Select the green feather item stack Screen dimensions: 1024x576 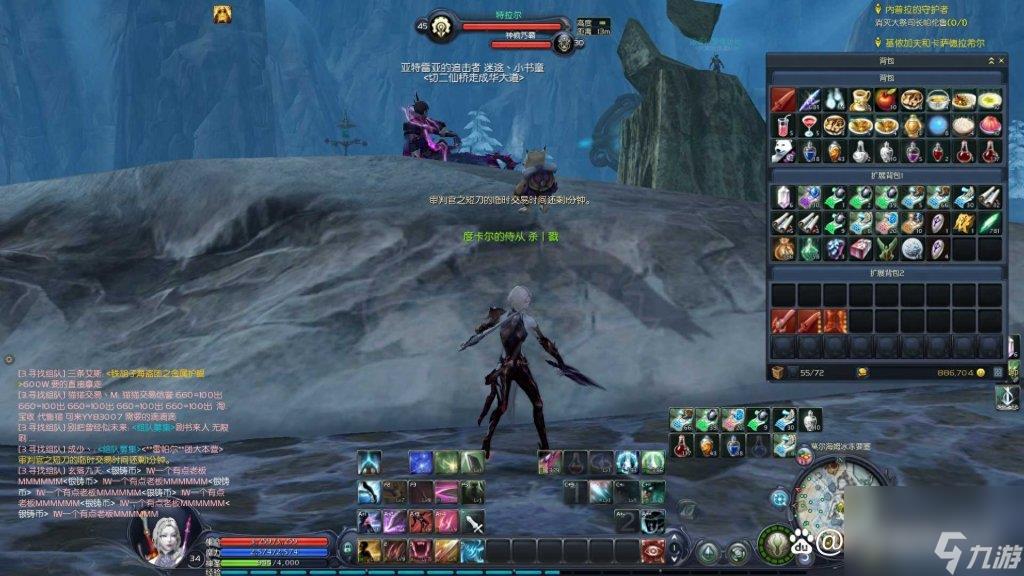989,223
